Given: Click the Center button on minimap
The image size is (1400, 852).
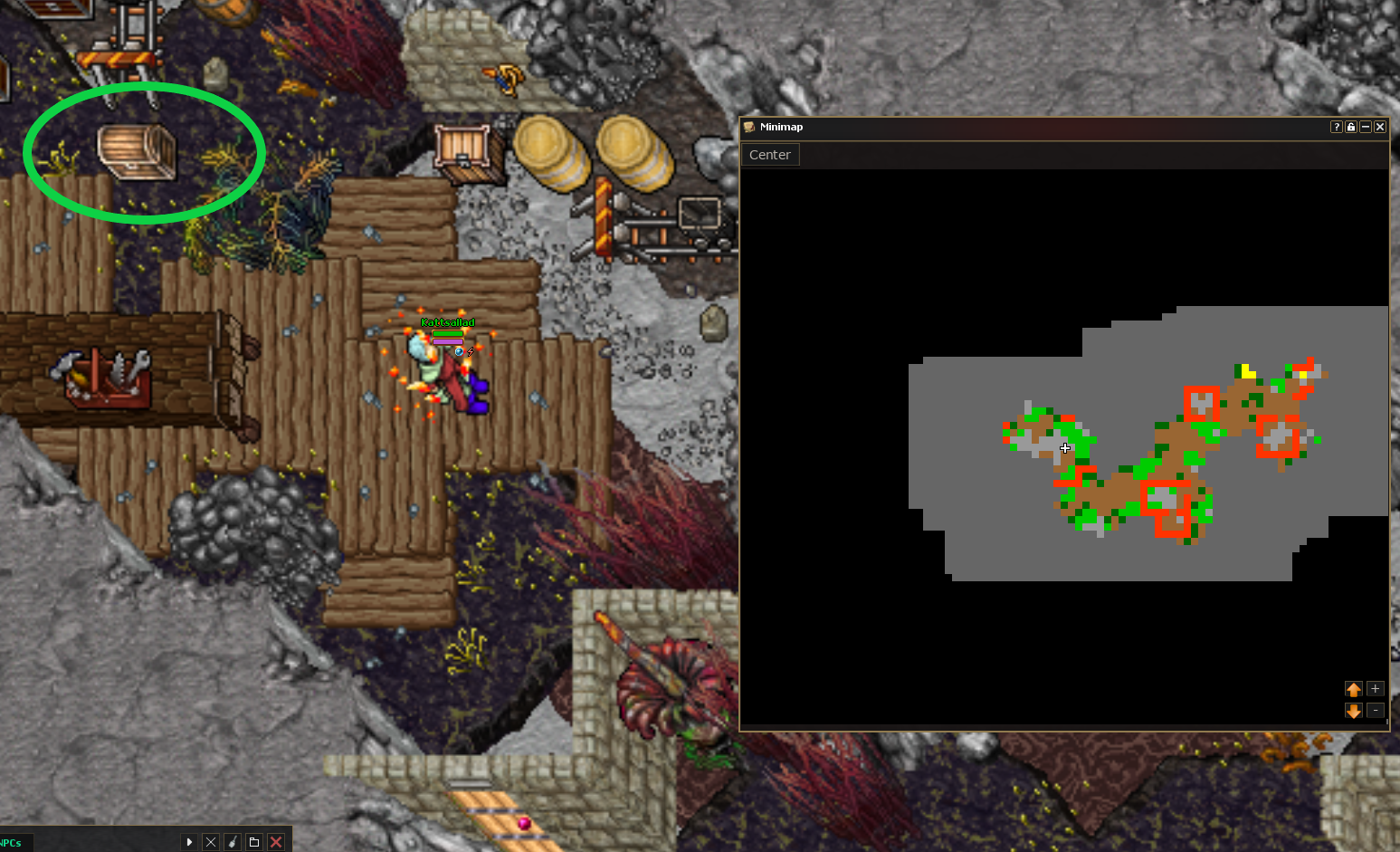Looking at the screenshot, I should (x=769, y=155).
